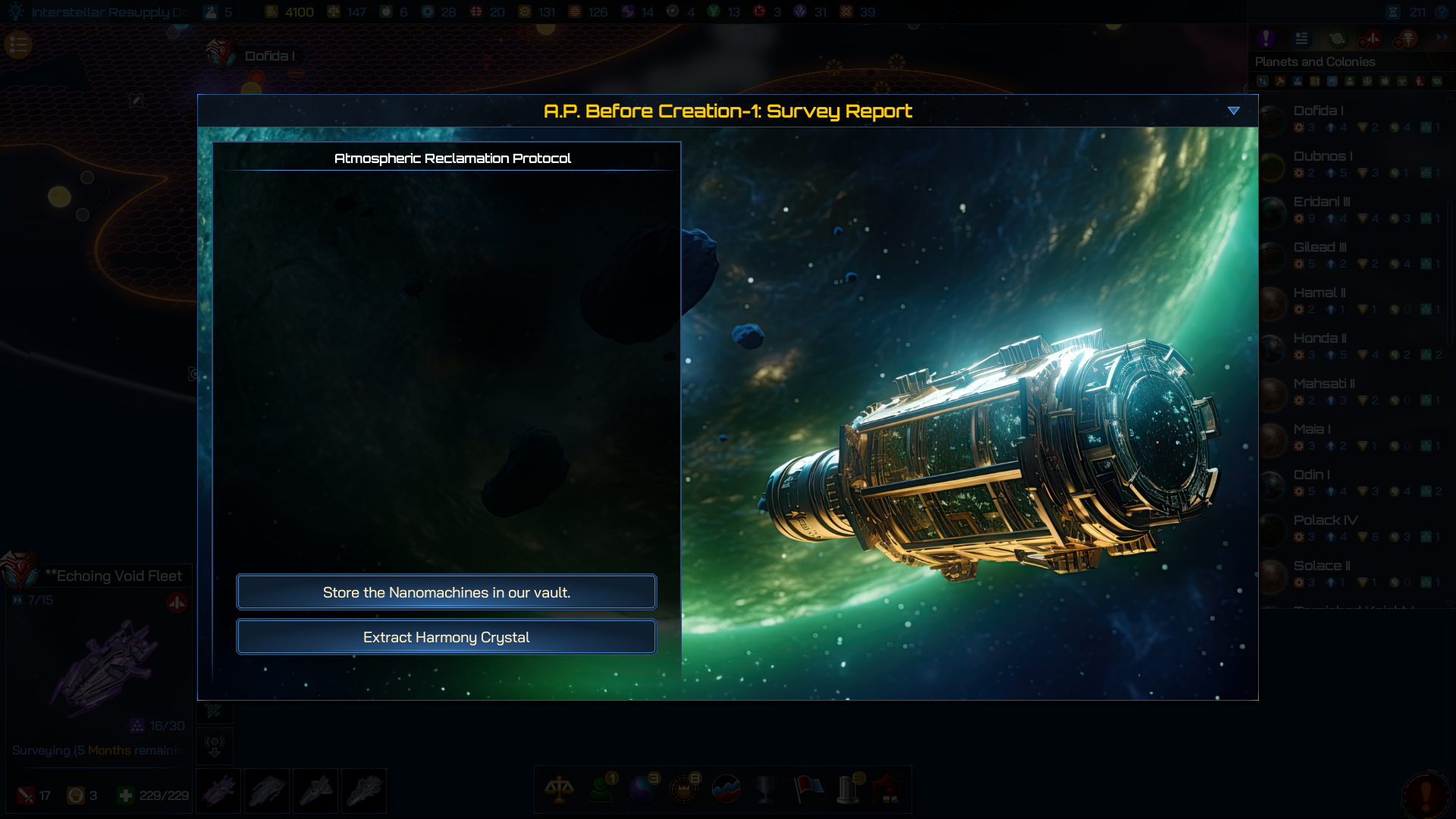Open the crown emblem screen

[x=684, y=789]
